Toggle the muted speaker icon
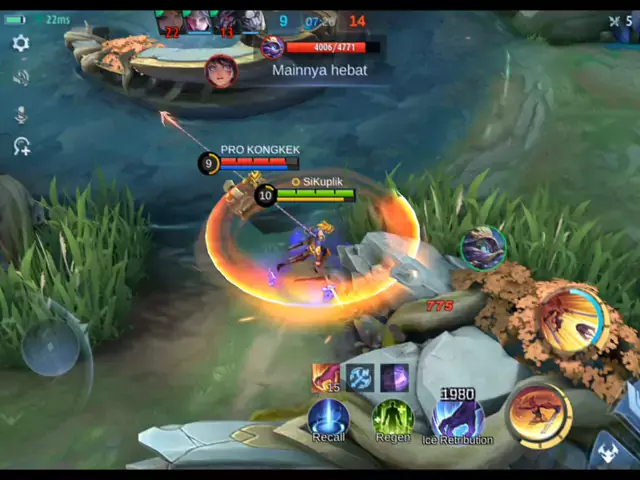Viewport: 640px width, 480px height. pyautogui.click(x=20, y=78)
